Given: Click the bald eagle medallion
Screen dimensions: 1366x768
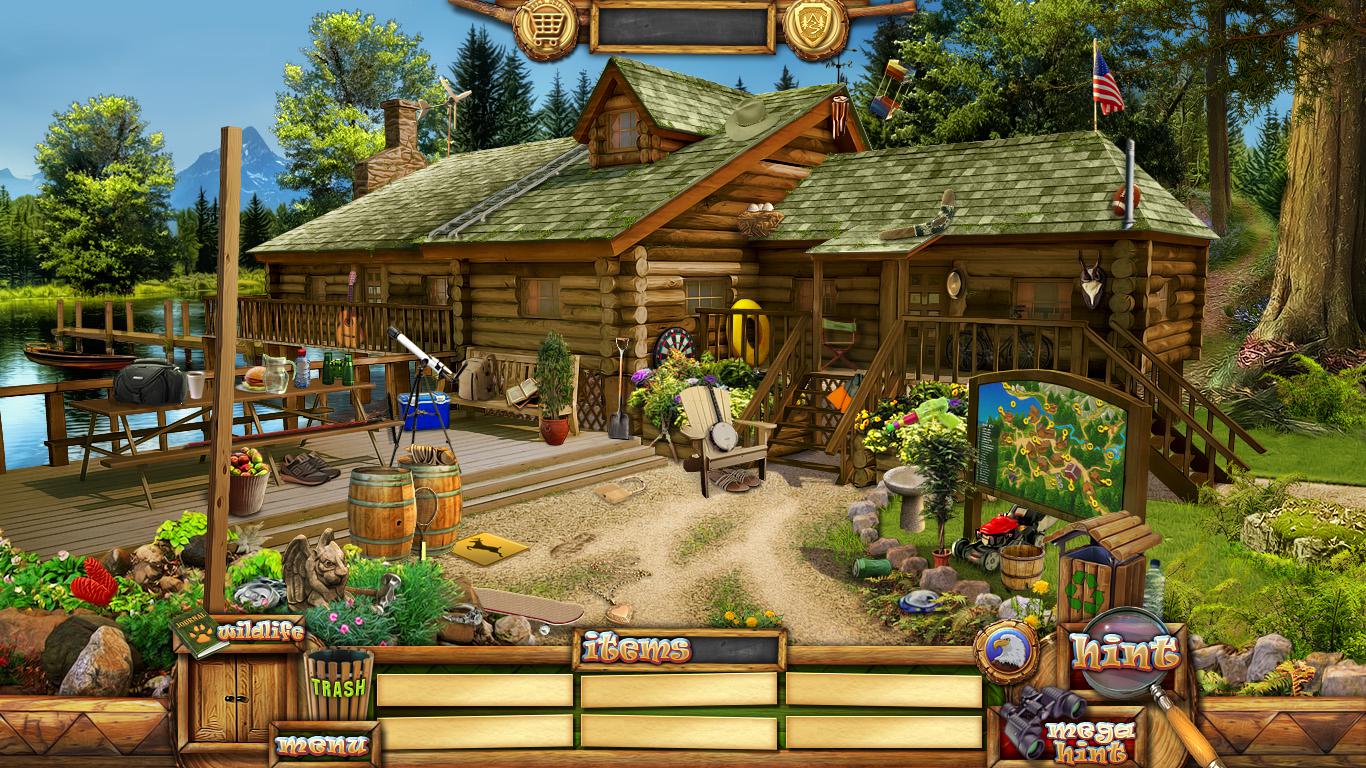Looking at the screenshot, I should click(x=1004, y=653).
